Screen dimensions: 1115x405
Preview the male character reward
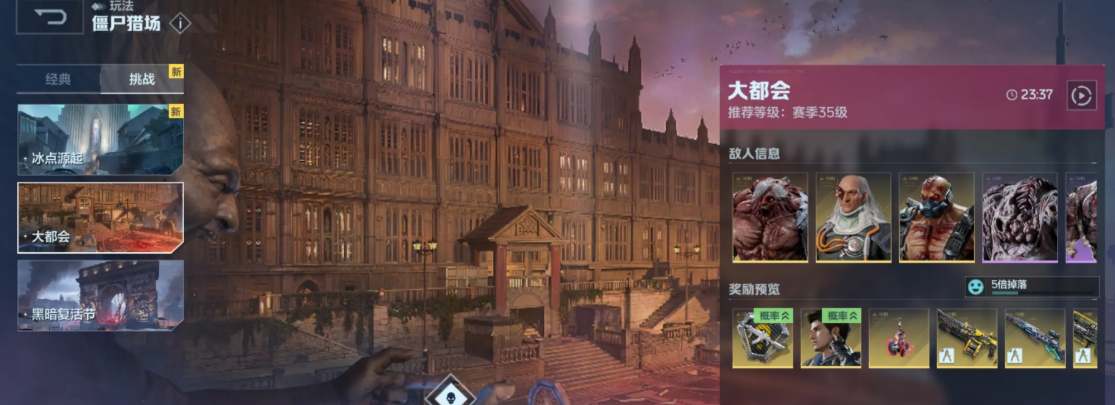point(830,338)
